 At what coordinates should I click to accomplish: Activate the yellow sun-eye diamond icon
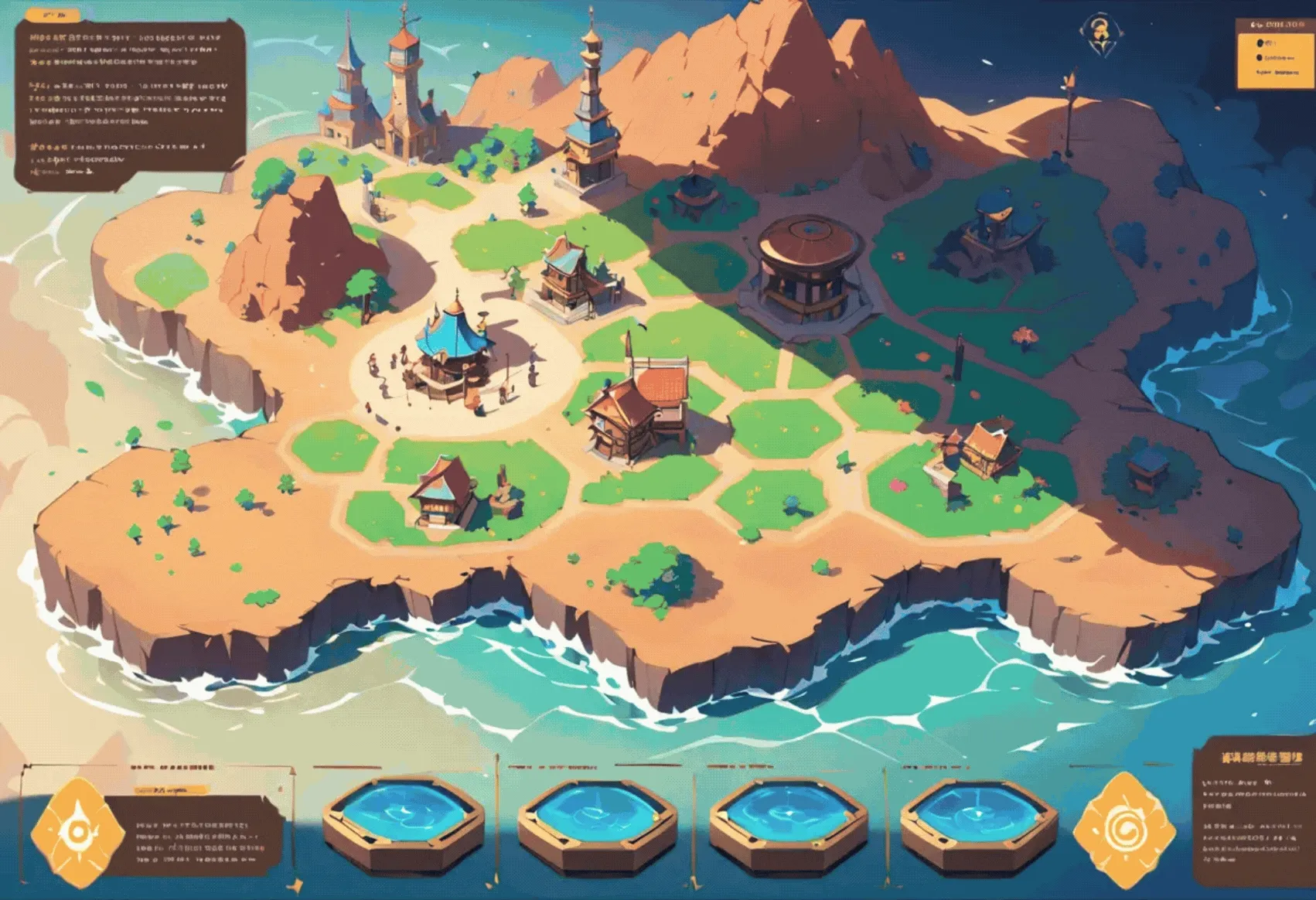click(77, 831)
